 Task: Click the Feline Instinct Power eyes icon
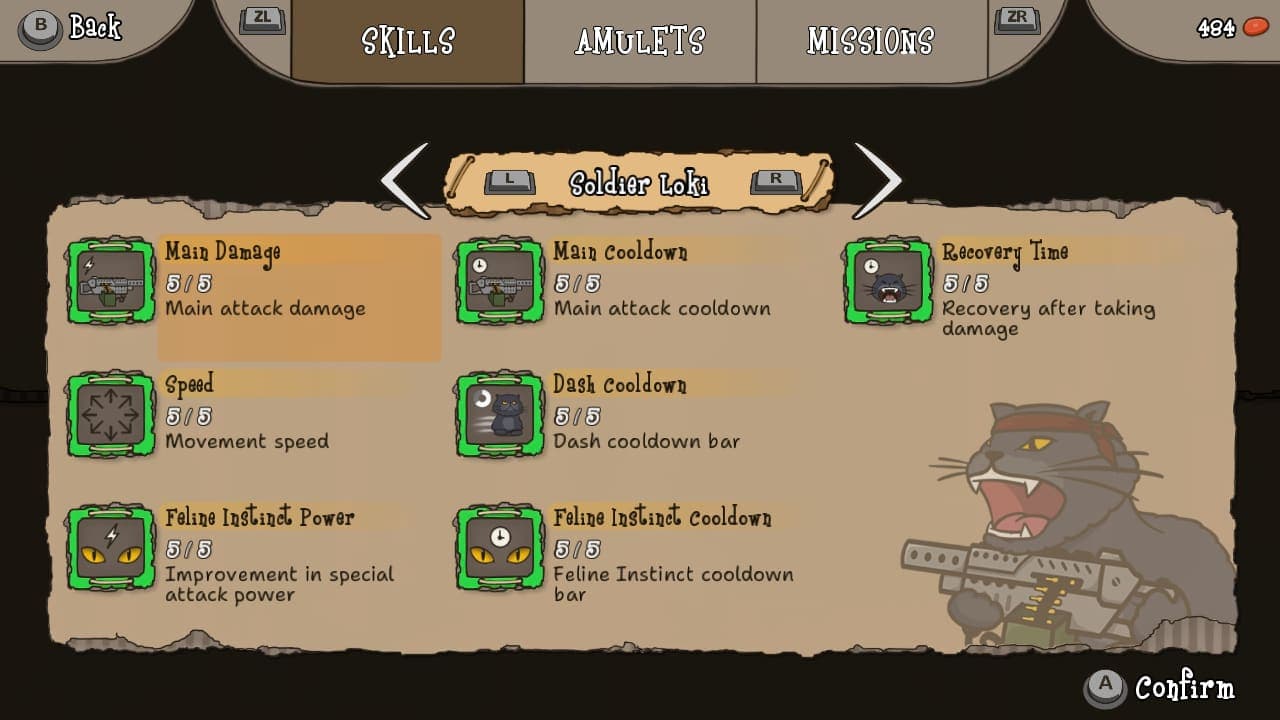coord(110,549)
